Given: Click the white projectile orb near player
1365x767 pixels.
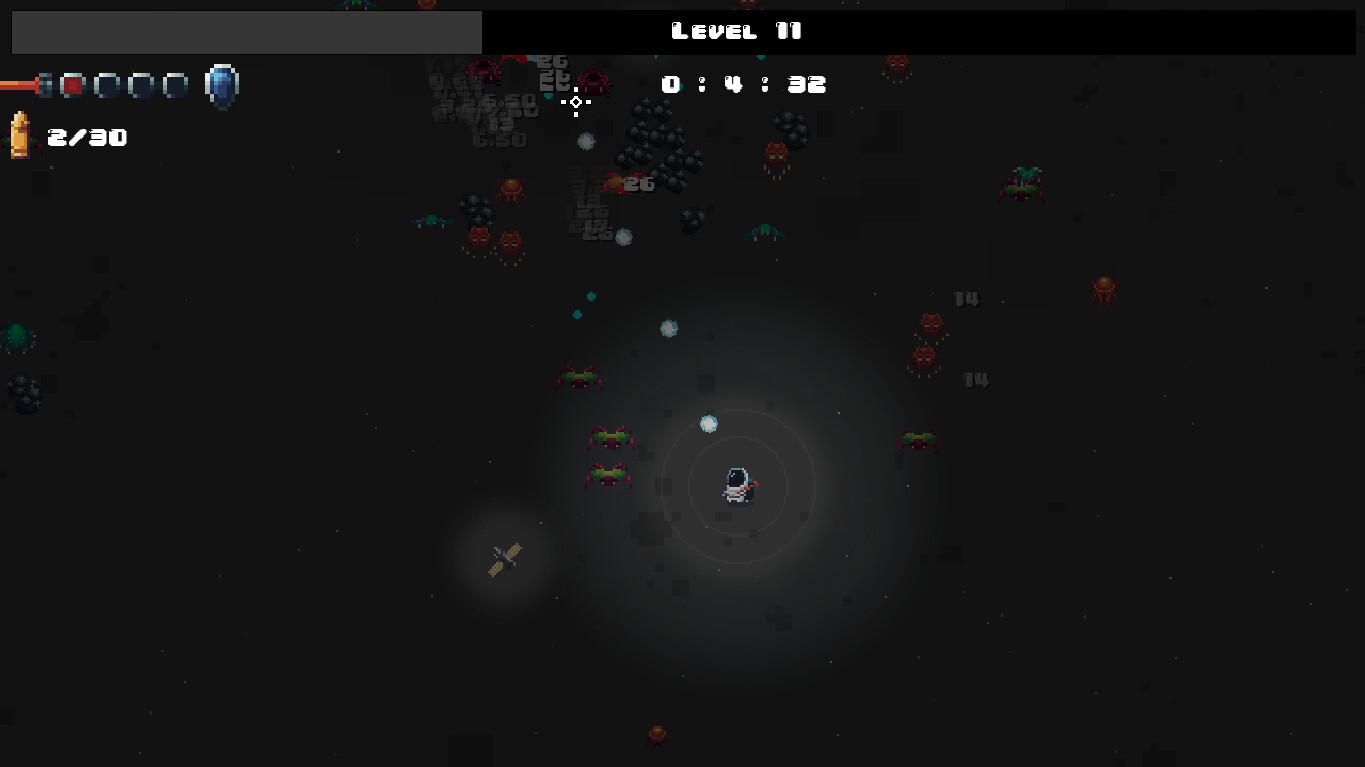Looking at the screenshot, I should [x=710, y=424].
